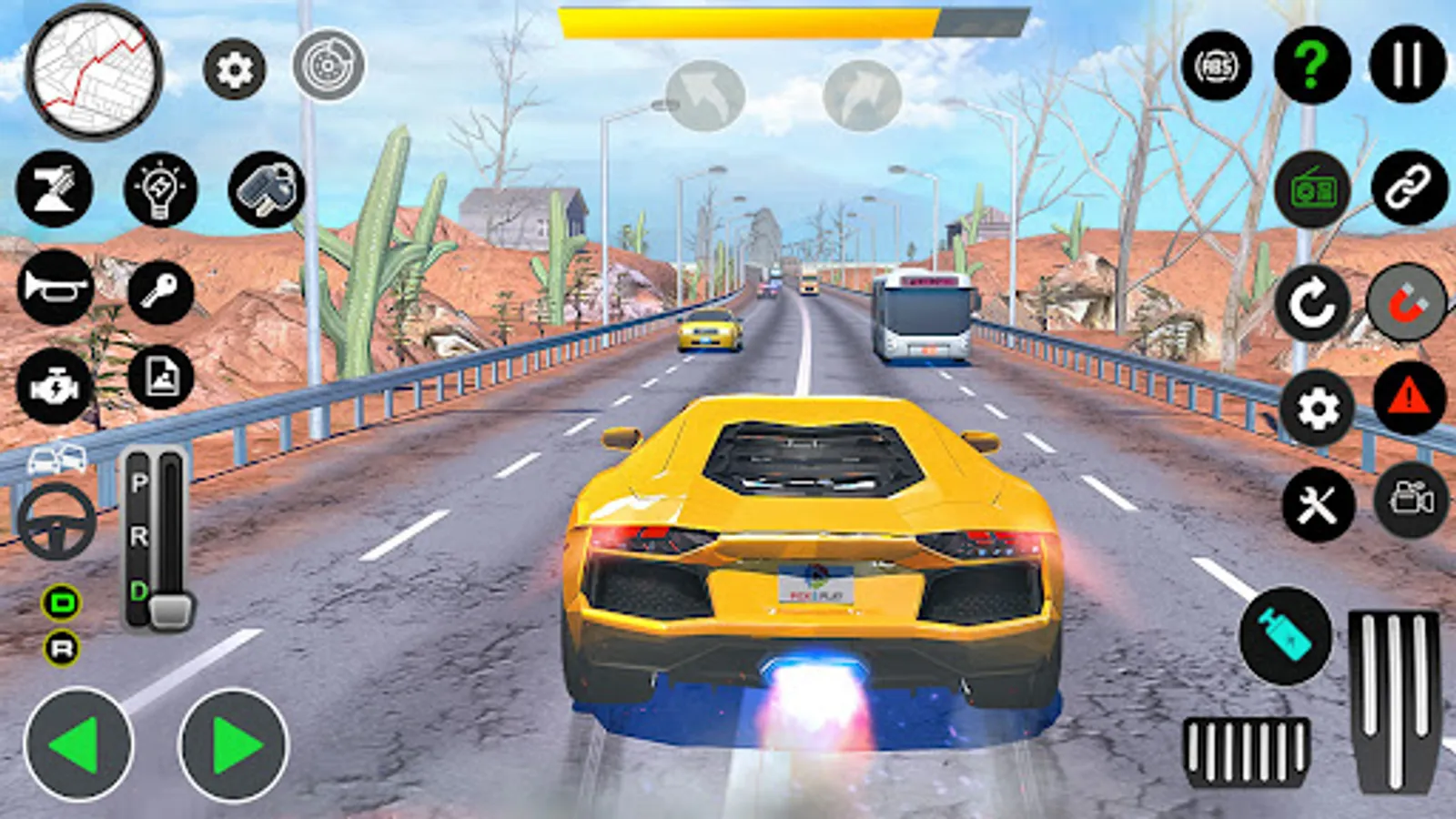The width and height of the screenshot is (1456, 819).
Task: Honk the horn trumpet icon
Action: coord(56,288)
